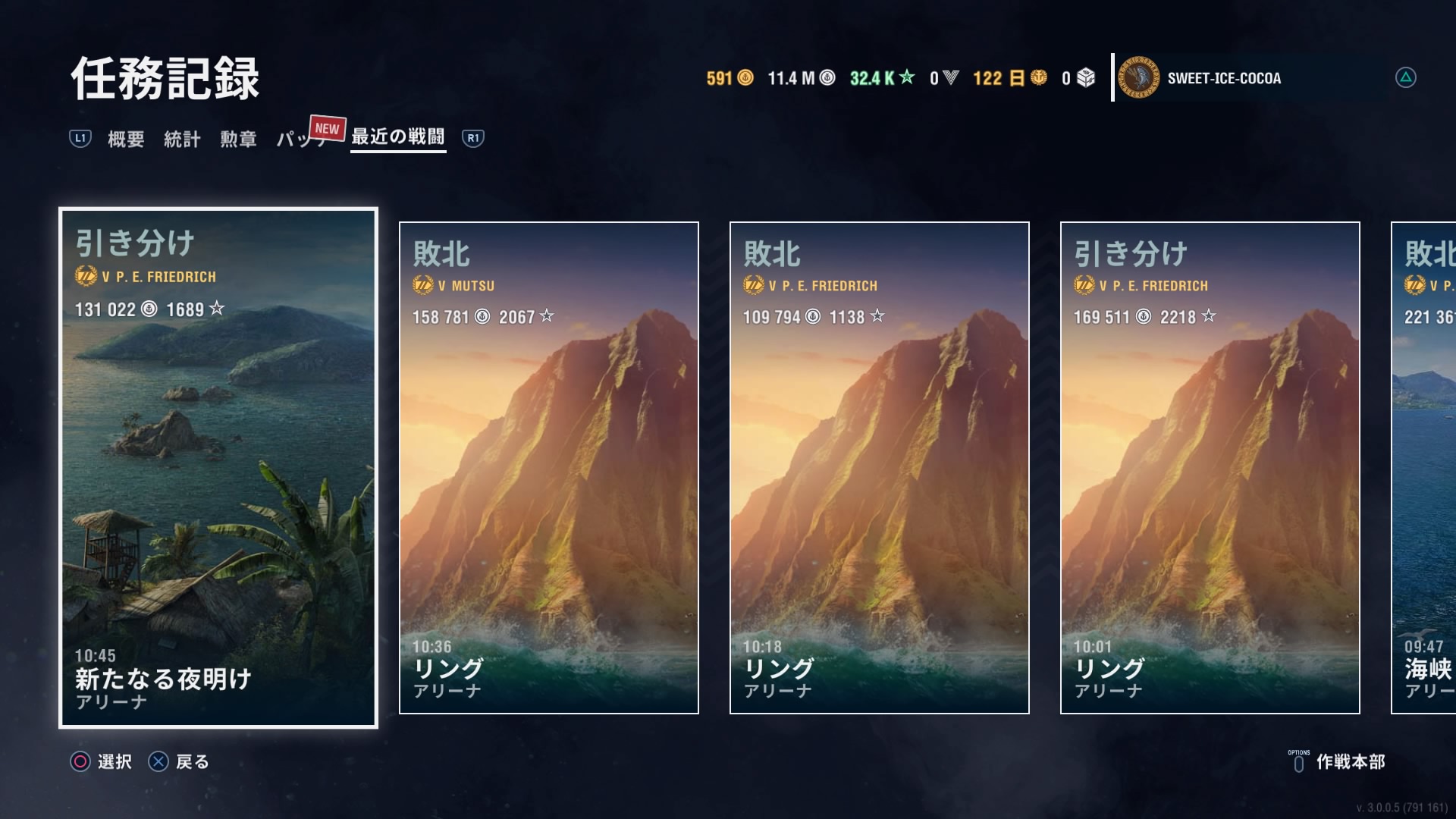
Task: Choose the 10:18 リング defeat battle card
Action: coord(879,467)
